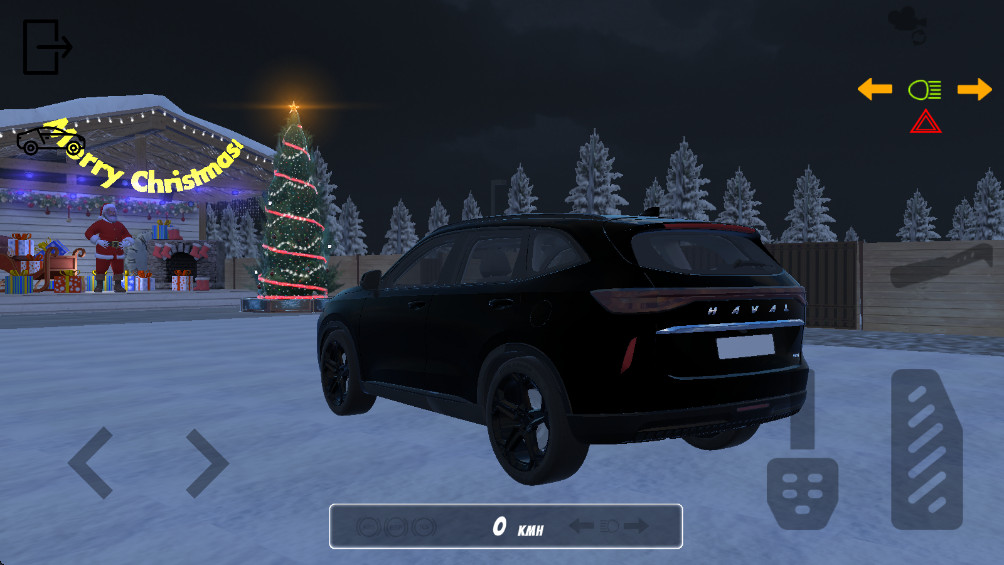The height and width of the screenshot is (565, 1004).
Task: Tap the brake pedal
Action: 802,492
